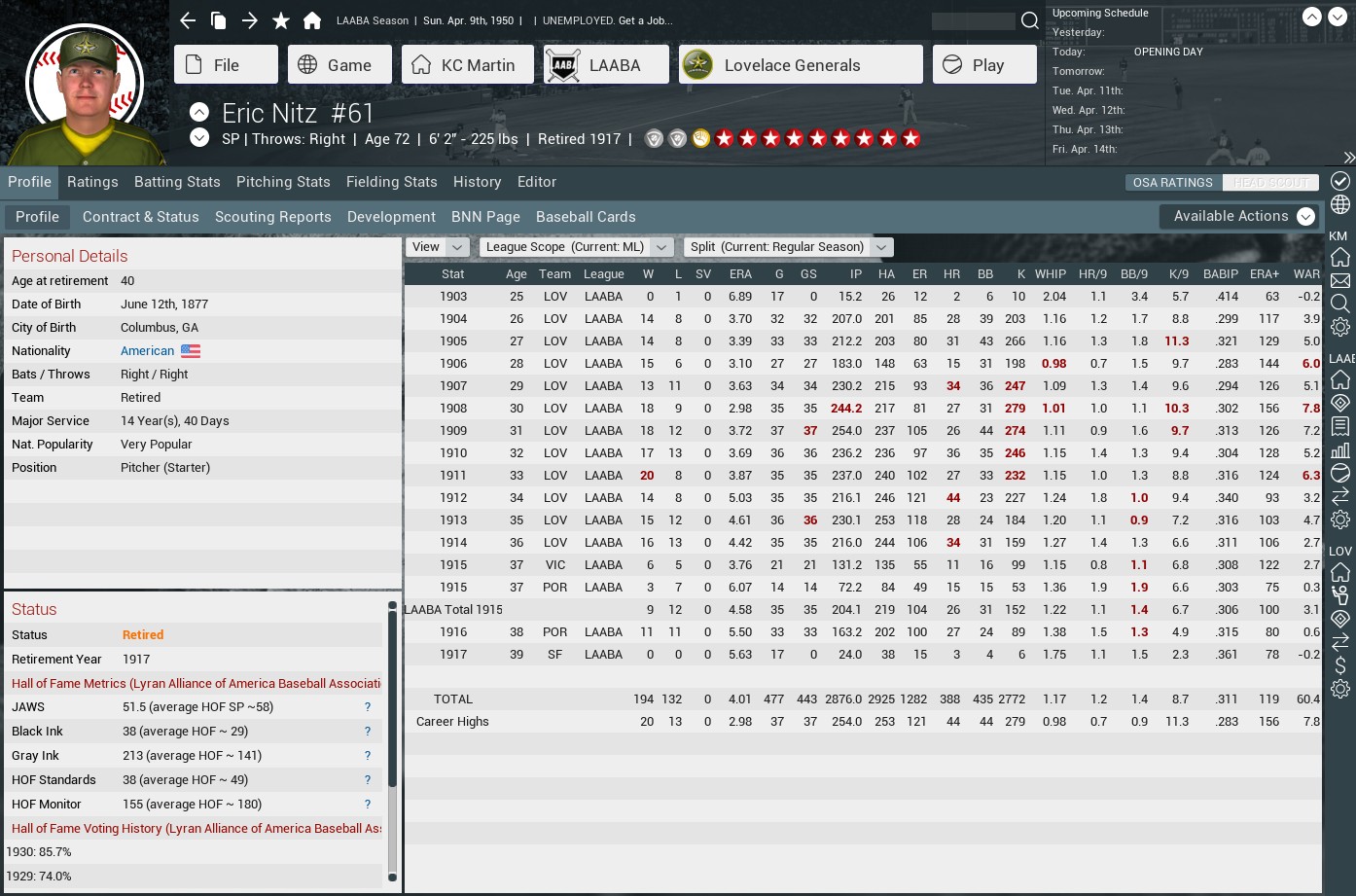The image size is (1356, 896).
Task: Open the Contract & Status subtab
Action: pos(140,217)
